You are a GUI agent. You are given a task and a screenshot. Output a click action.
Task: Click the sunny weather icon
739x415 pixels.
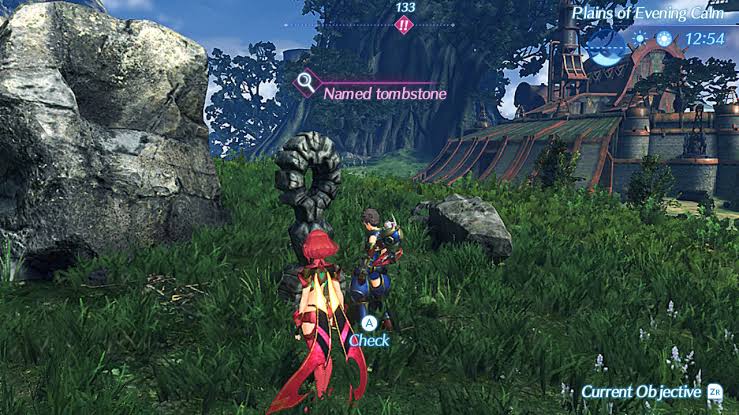(639, 38)
